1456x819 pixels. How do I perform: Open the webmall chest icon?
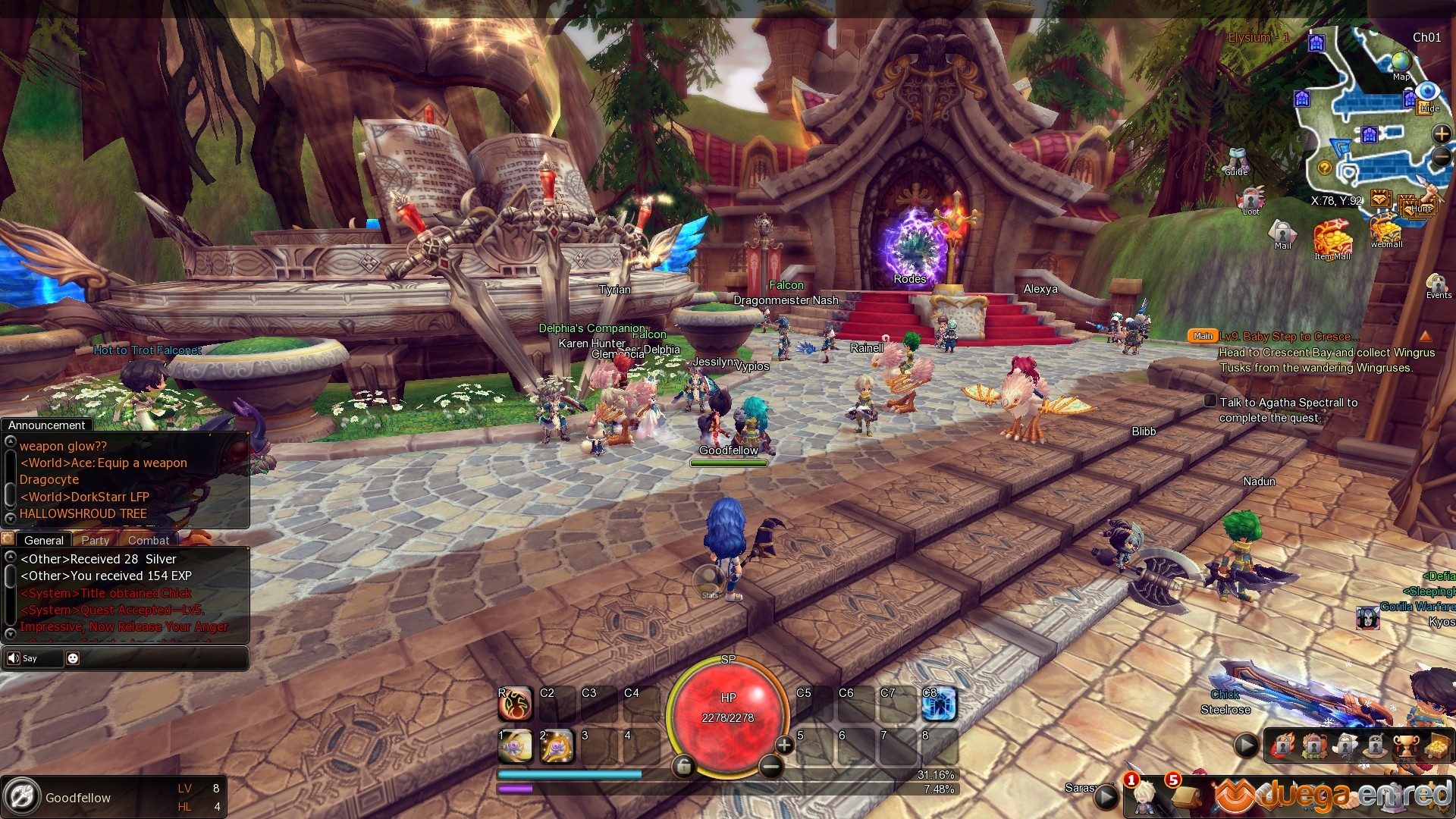1386,229
